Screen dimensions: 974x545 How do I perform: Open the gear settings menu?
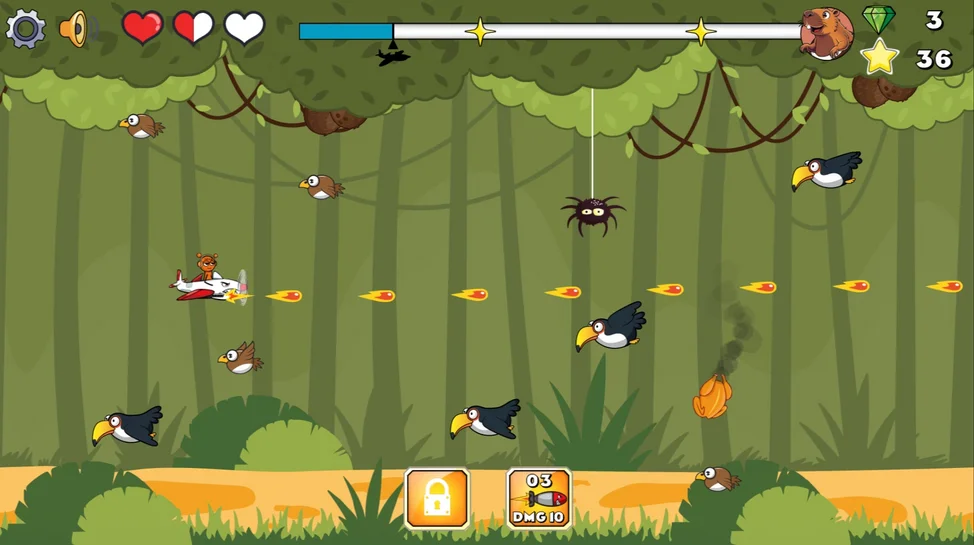pos(26,29)
